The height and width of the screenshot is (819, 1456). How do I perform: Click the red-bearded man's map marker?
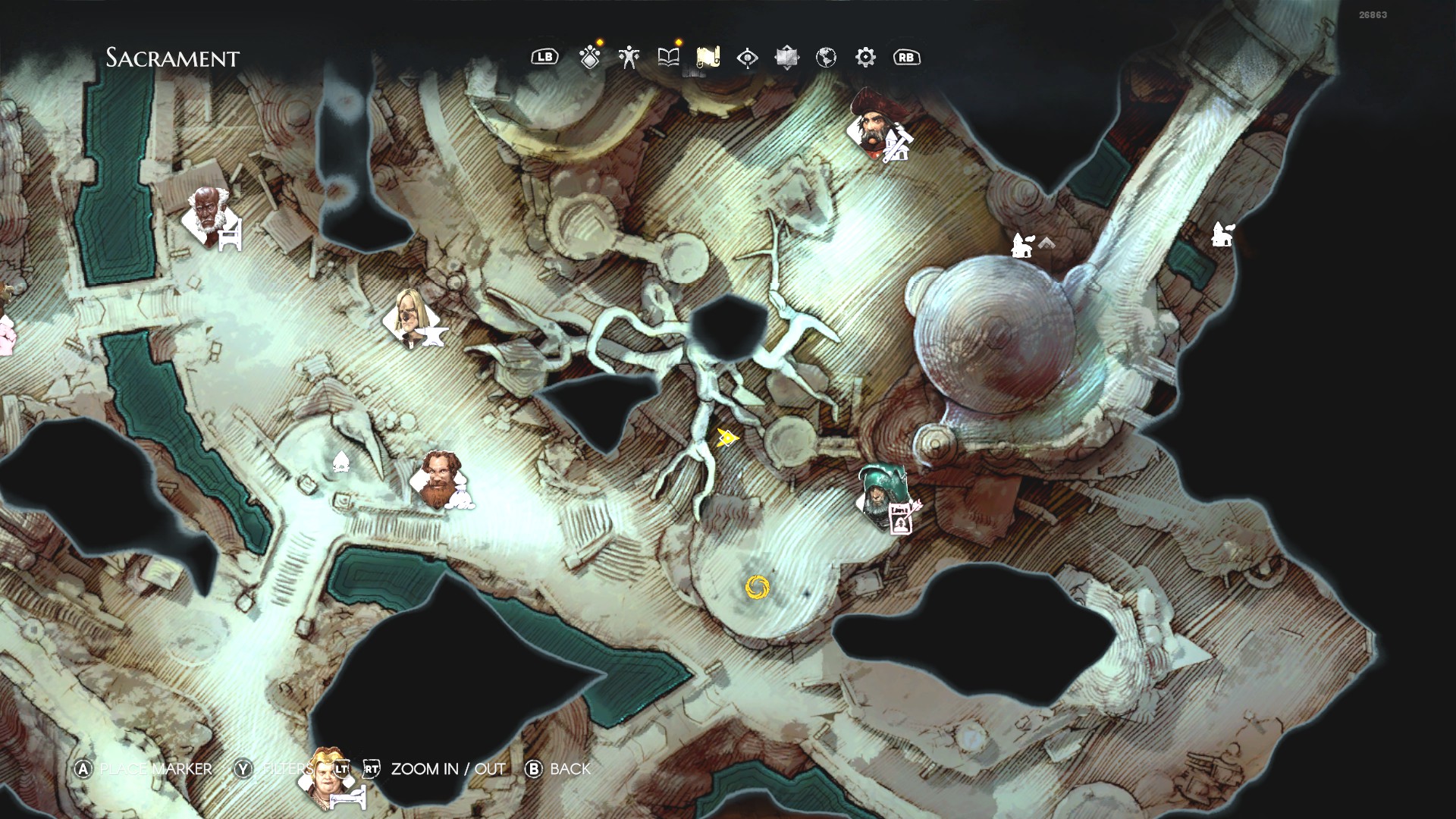(439, 479)
